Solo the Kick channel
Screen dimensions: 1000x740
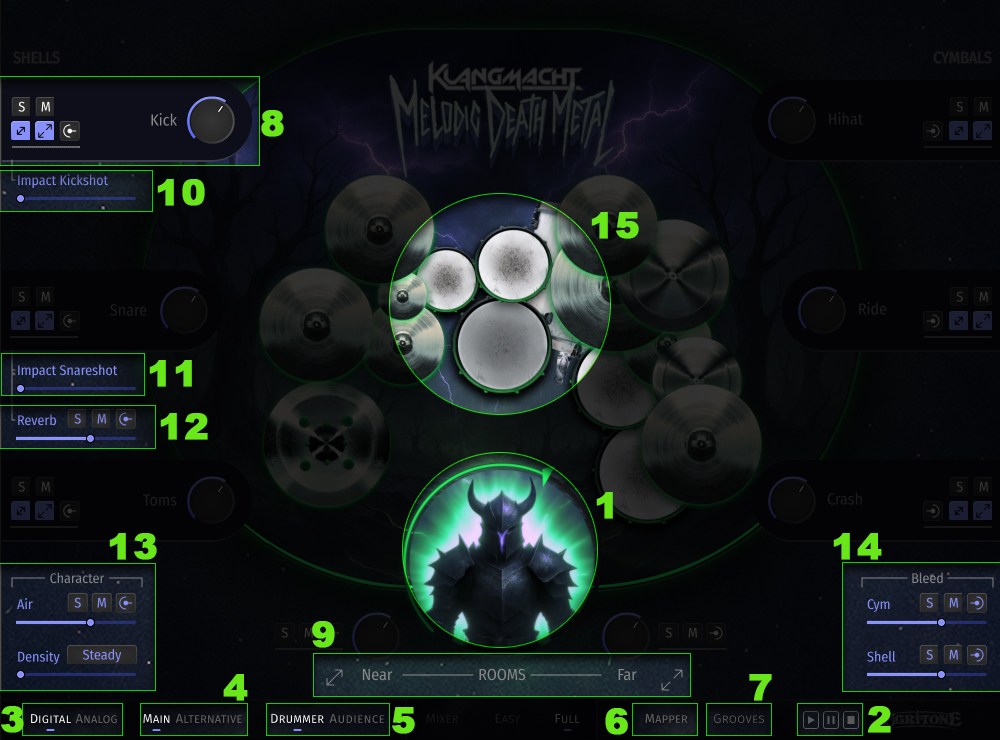[x=21, y=106]
